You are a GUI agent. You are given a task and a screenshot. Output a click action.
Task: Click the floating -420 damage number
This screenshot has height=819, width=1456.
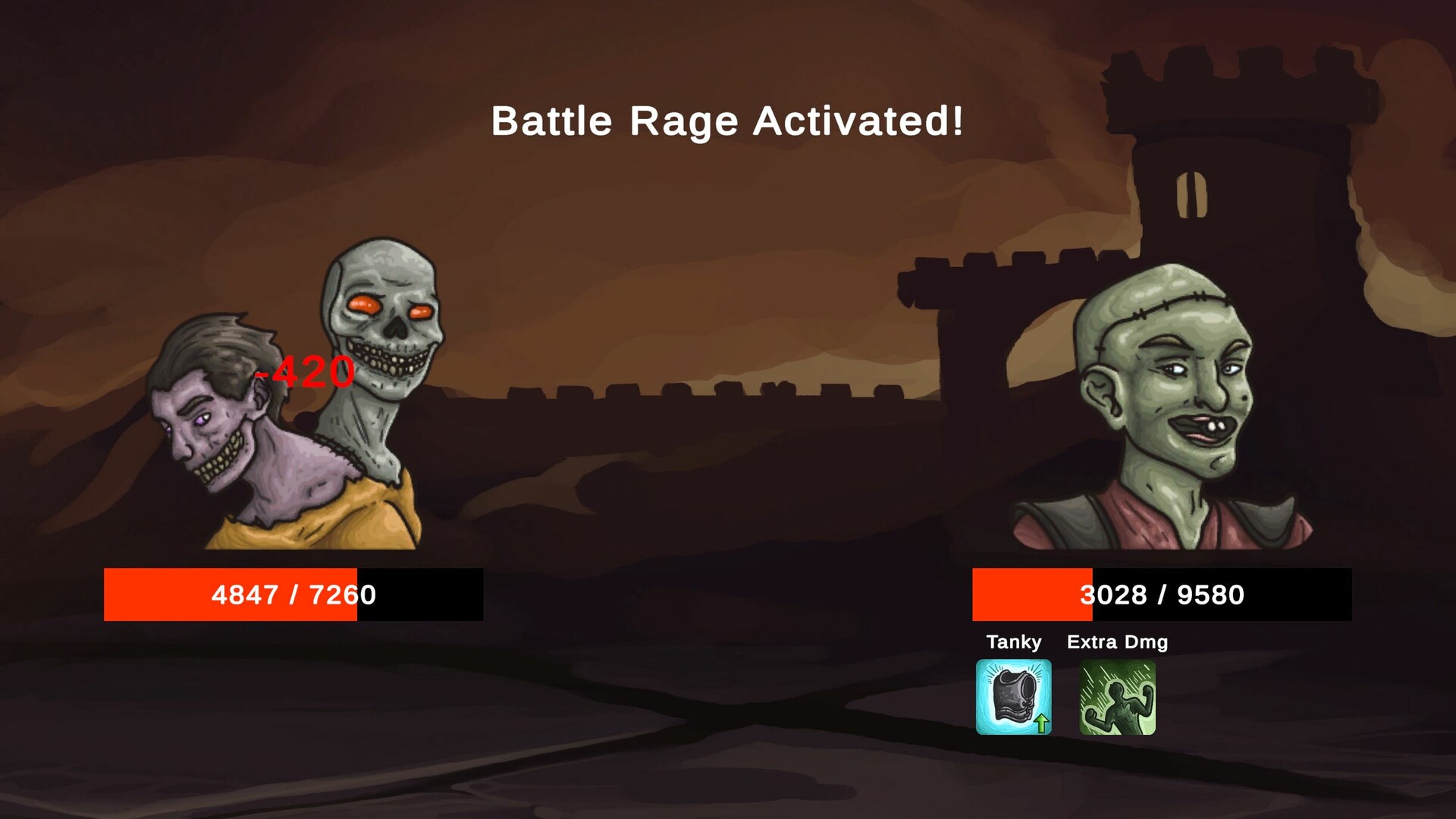(302, 372)
